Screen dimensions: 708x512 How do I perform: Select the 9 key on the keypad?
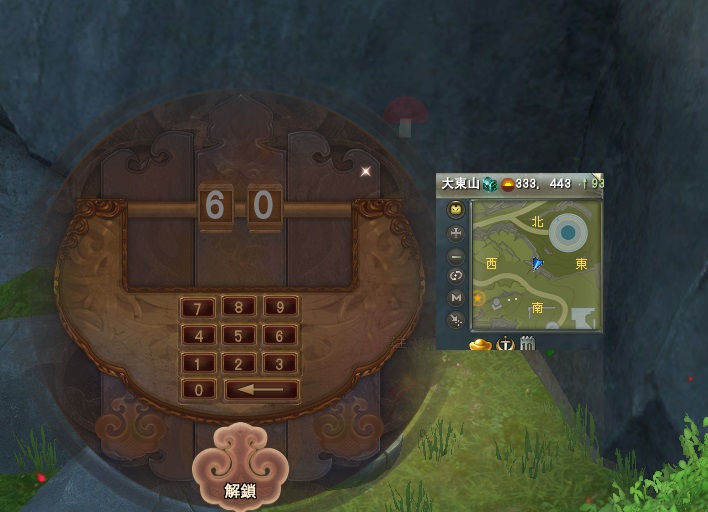tap(280, 308)
